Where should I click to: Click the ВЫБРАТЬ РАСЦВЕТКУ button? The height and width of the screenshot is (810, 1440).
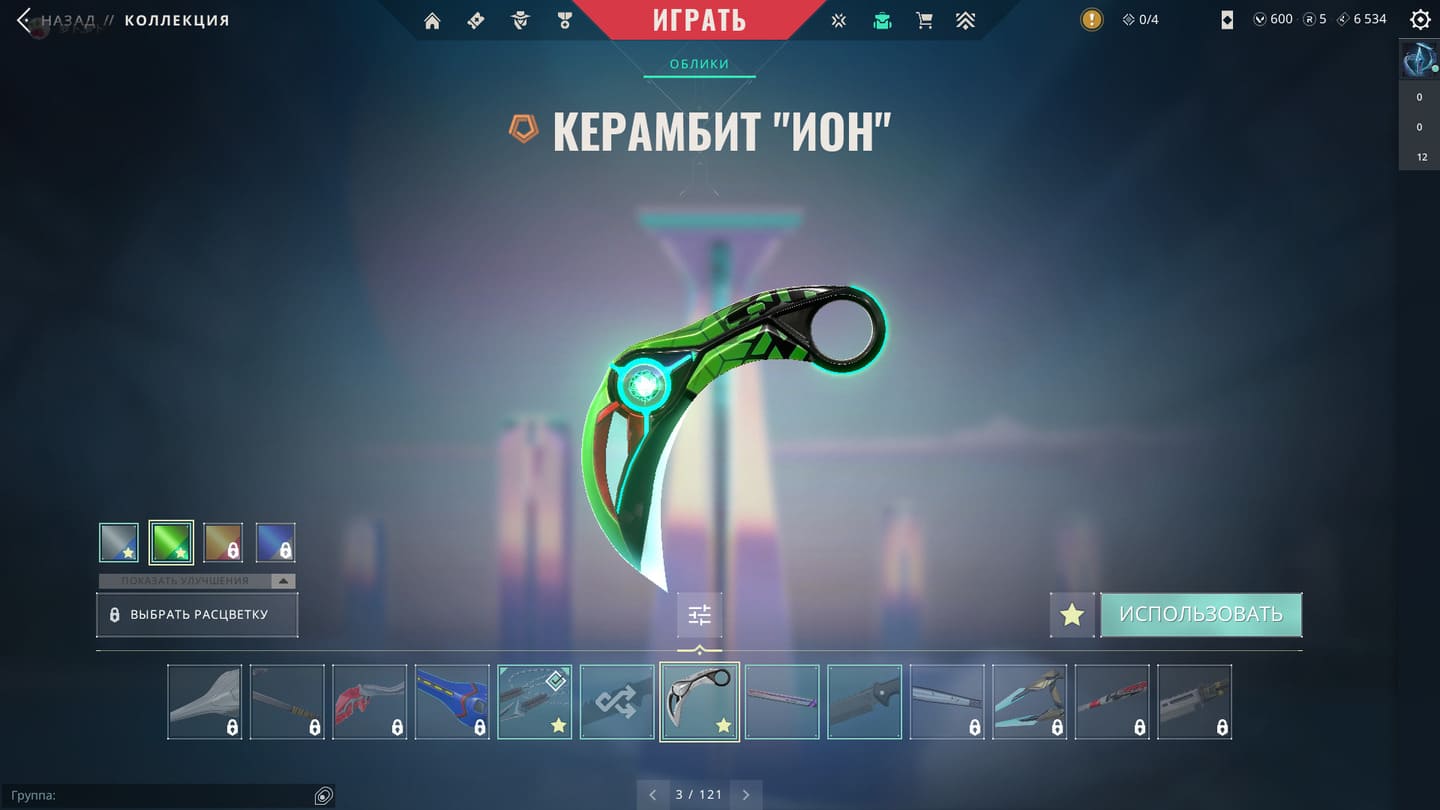[x=197, y=615]
